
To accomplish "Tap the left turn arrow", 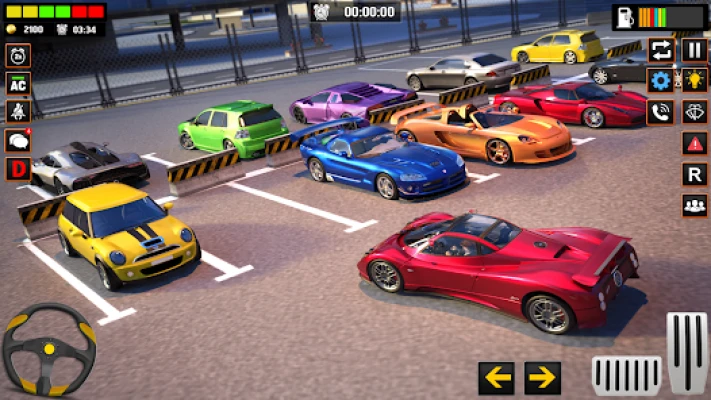I will pyautogui.click(x=496, y=377).
